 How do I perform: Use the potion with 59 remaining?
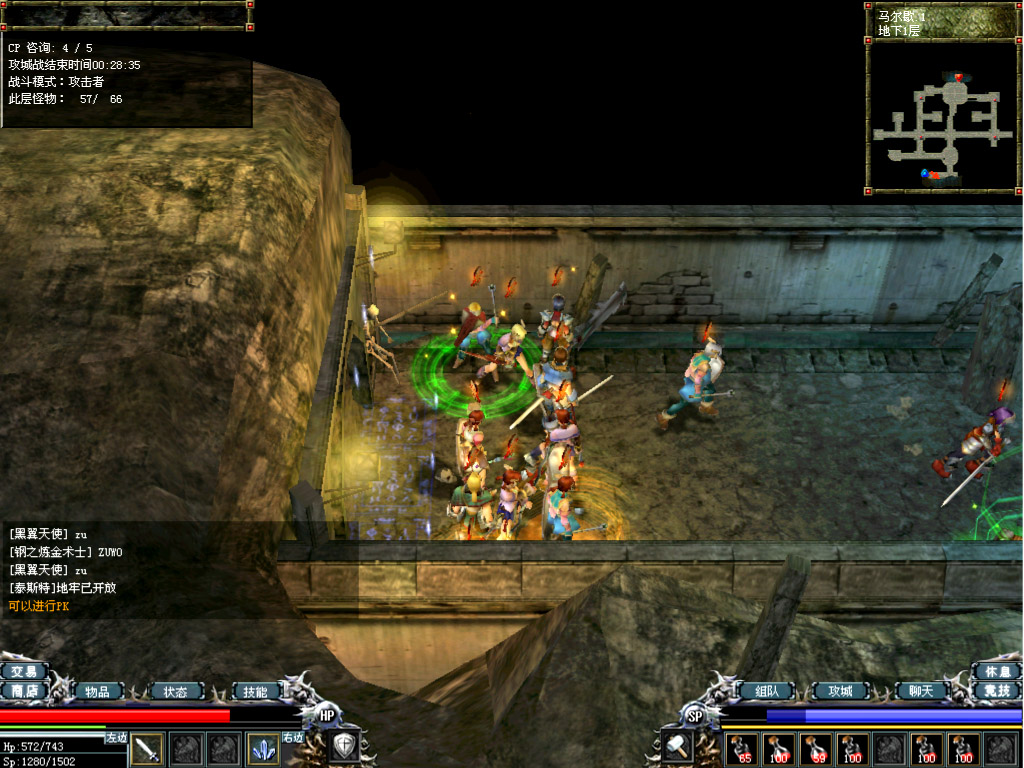click(x=815, y=749)
